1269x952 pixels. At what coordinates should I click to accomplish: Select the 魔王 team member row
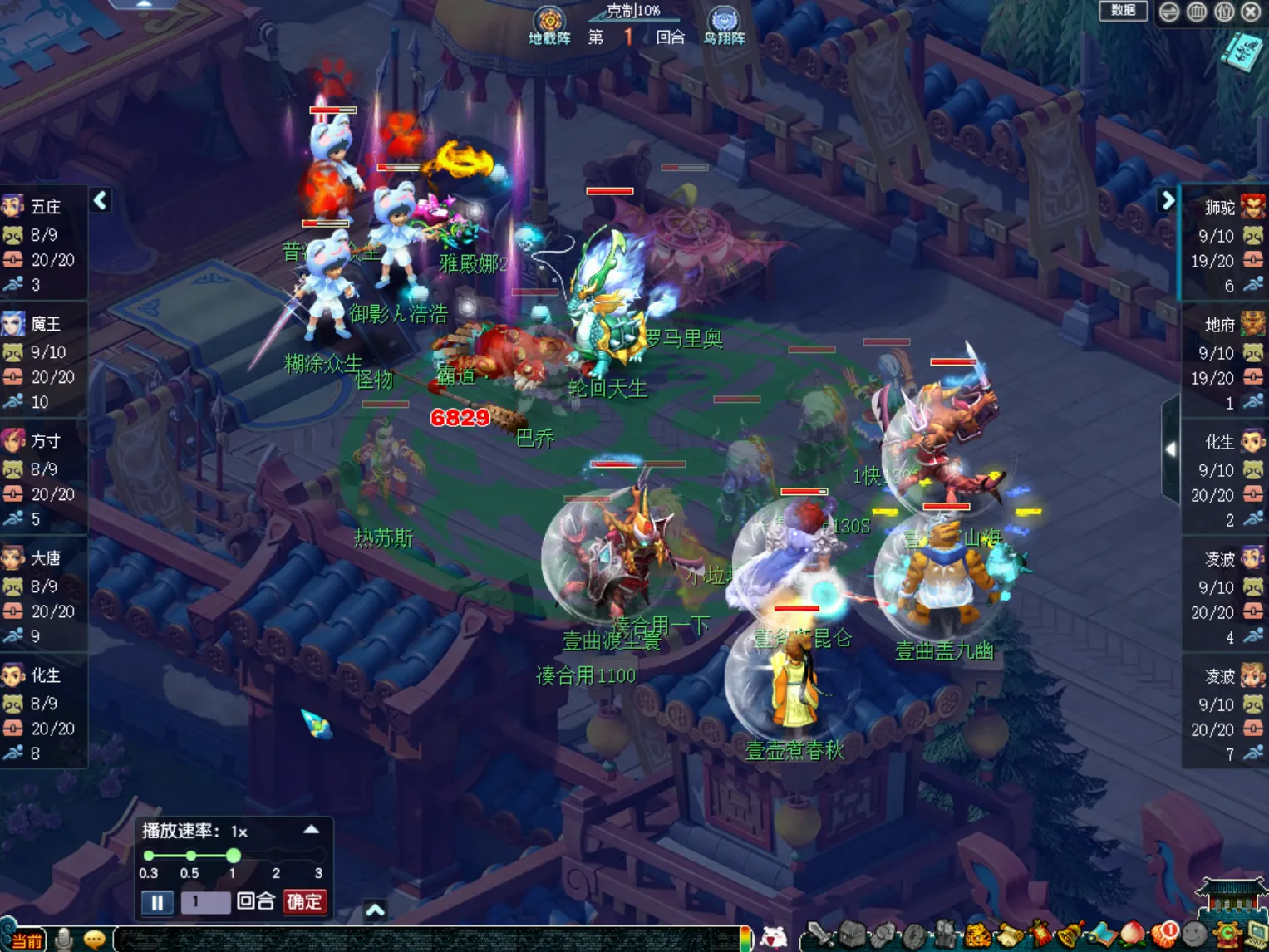(x=43, y=362)
